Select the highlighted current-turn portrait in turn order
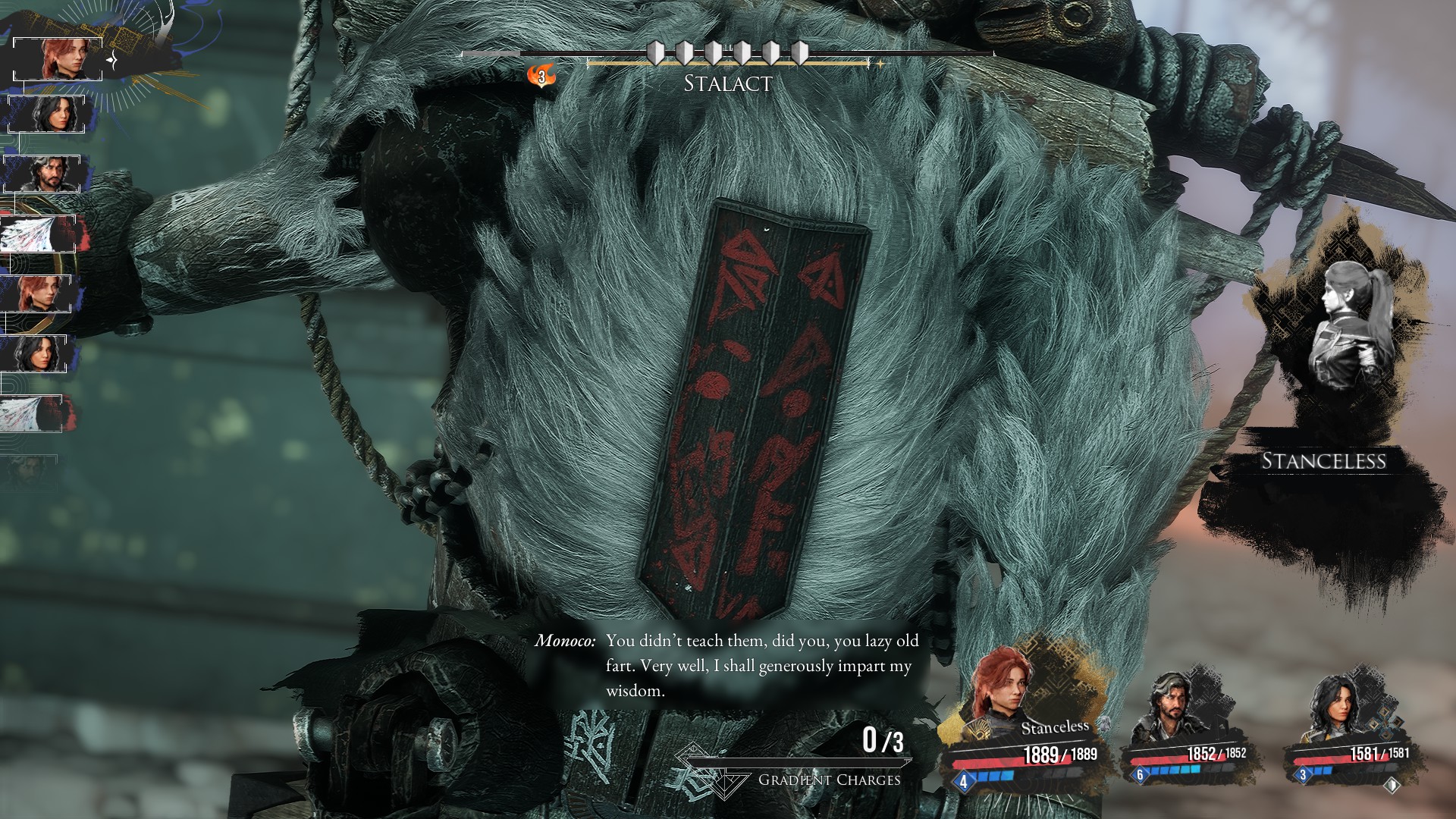 point(58,58)
